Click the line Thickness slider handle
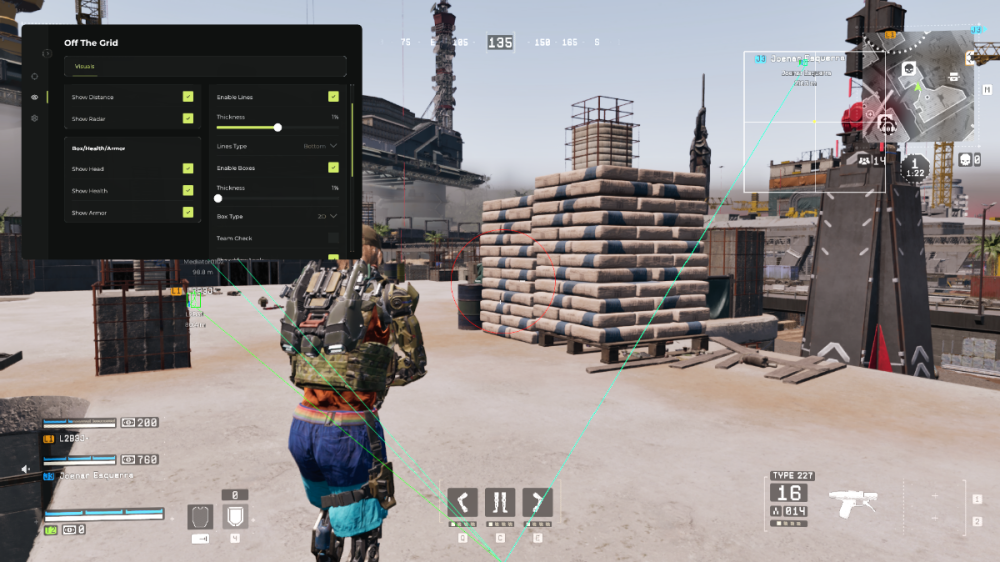1000x562 pixels. coord(278,127)
